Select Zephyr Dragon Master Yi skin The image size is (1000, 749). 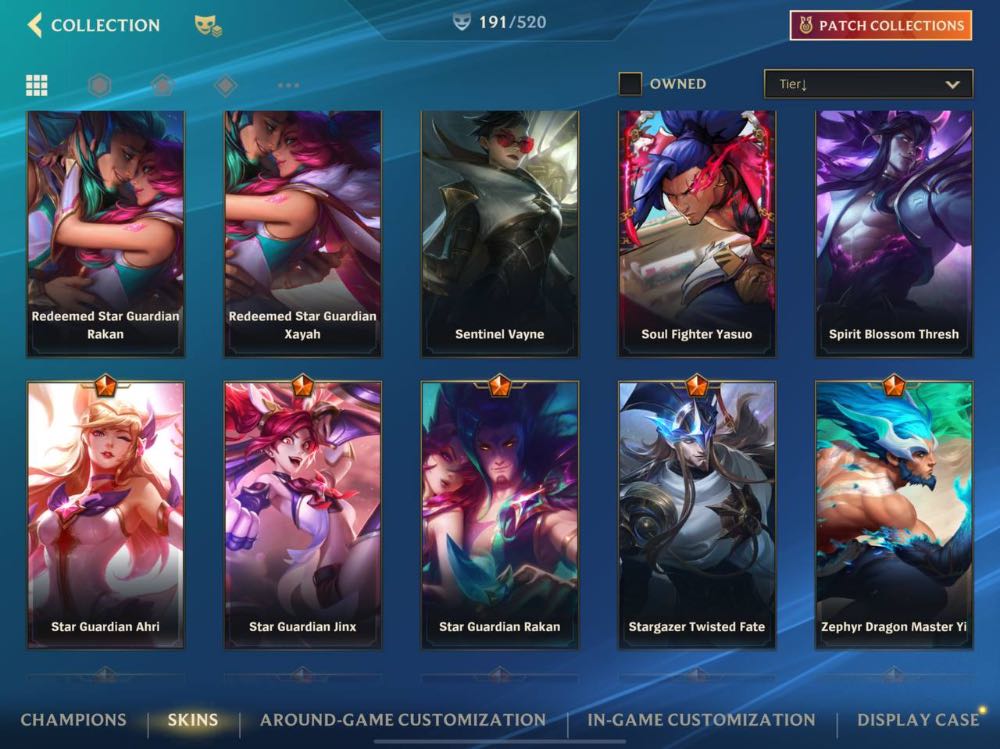[894, 515]
